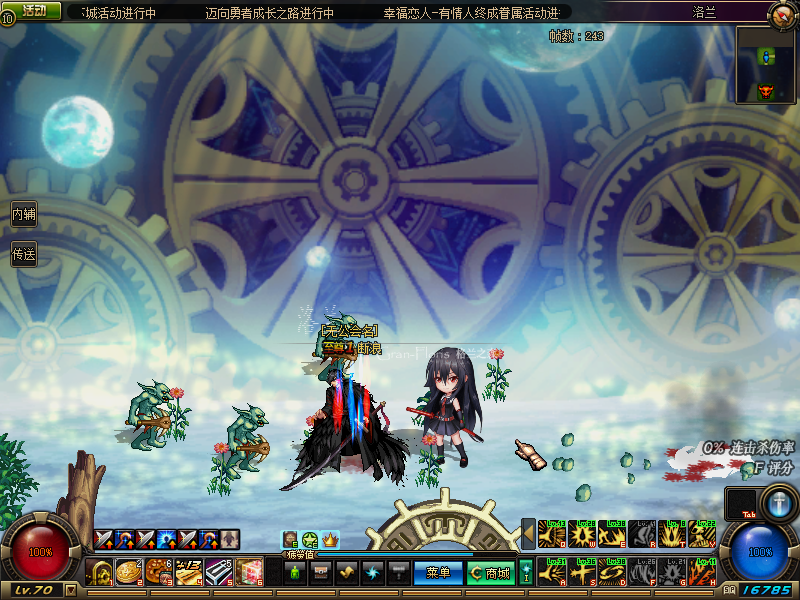
Task: Open the 传送 teleport button
Action: pos(24,254)
